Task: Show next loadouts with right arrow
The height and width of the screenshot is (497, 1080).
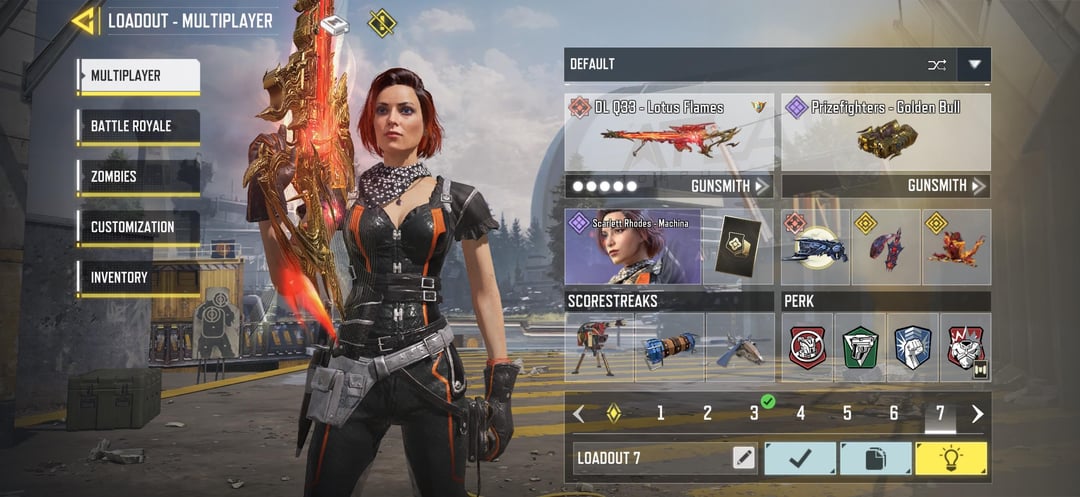Action: pos(977,413)
